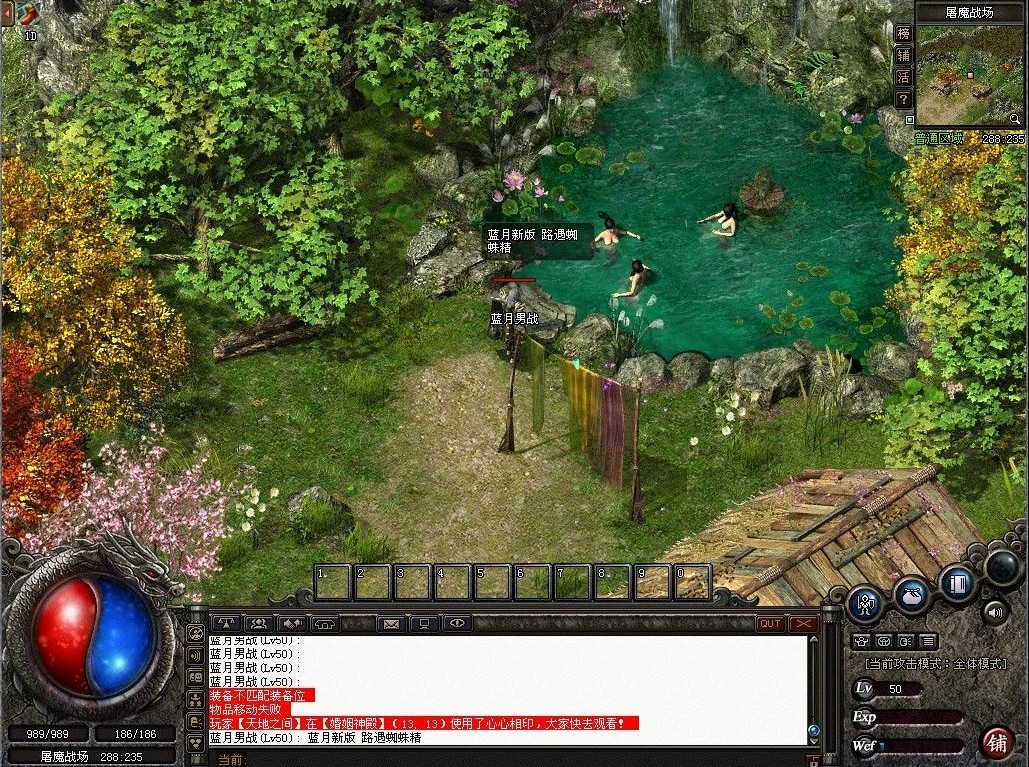Image resolution: width=1029 pixels, height=767 pixels.
Task: Click the eye view icon
Action: 457,624
